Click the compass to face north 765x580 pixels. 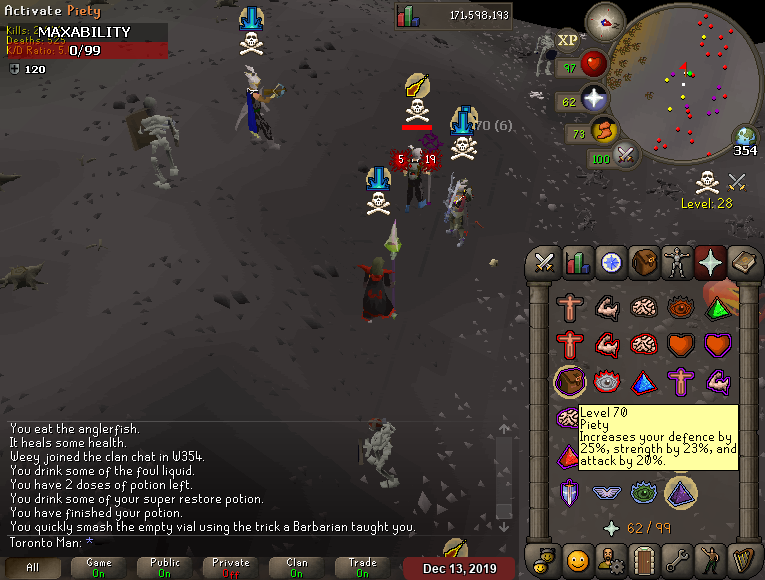point(604,19)
